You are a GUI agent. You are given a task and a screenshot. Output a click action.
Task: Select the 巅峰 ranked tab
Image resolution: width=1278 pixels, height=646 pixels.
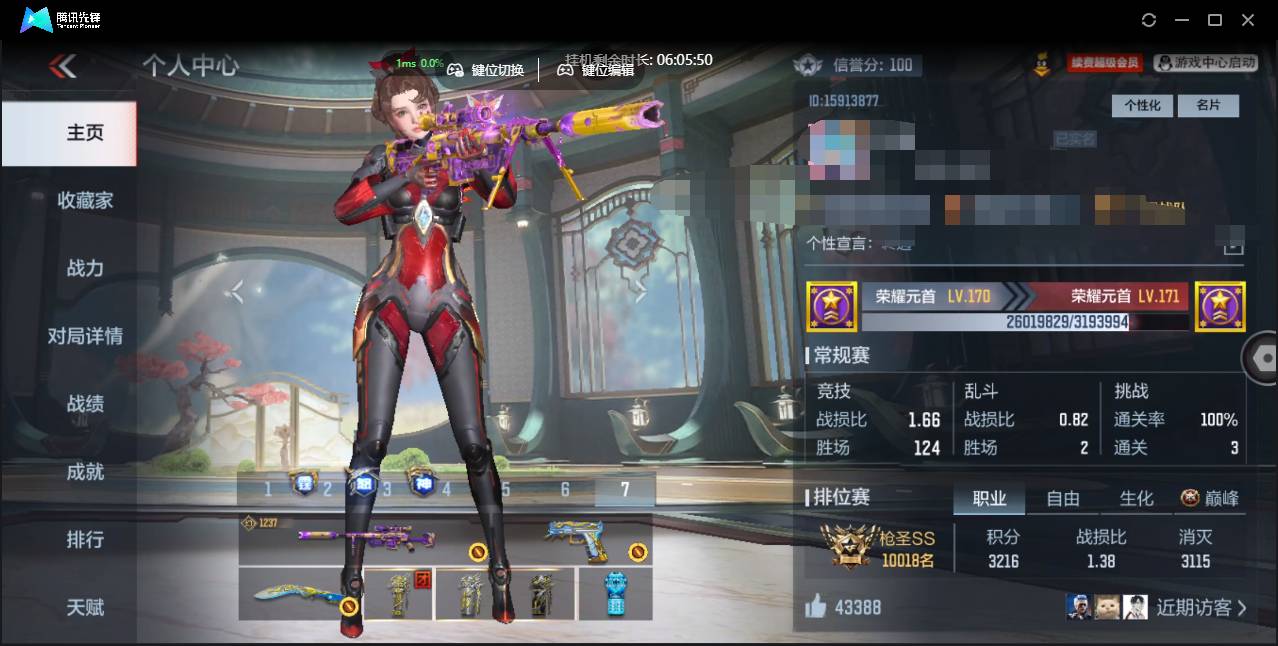[x=1209, y=498]
